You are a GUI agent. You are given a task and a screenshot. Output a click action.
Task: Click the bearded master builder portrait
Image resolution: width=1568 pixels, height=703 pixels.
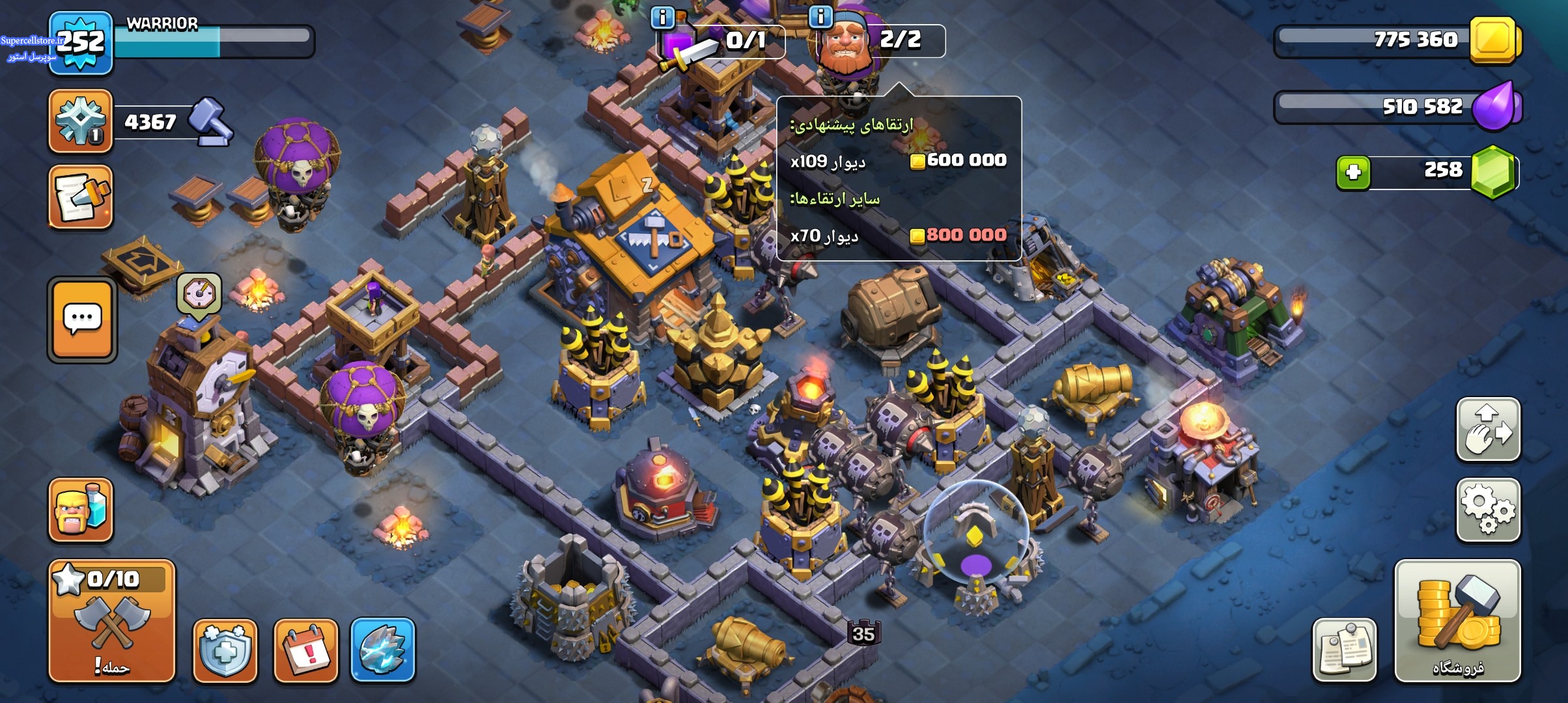click(845, 43)
